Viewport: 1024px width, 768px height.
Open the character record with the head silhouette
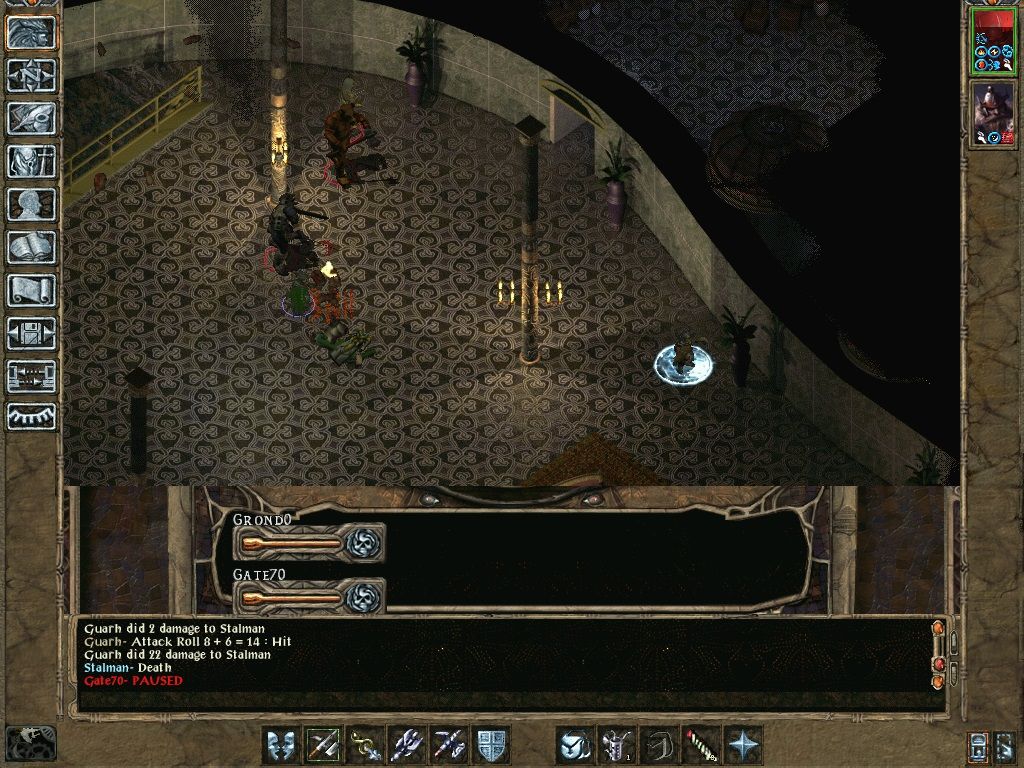pos(32,204)
